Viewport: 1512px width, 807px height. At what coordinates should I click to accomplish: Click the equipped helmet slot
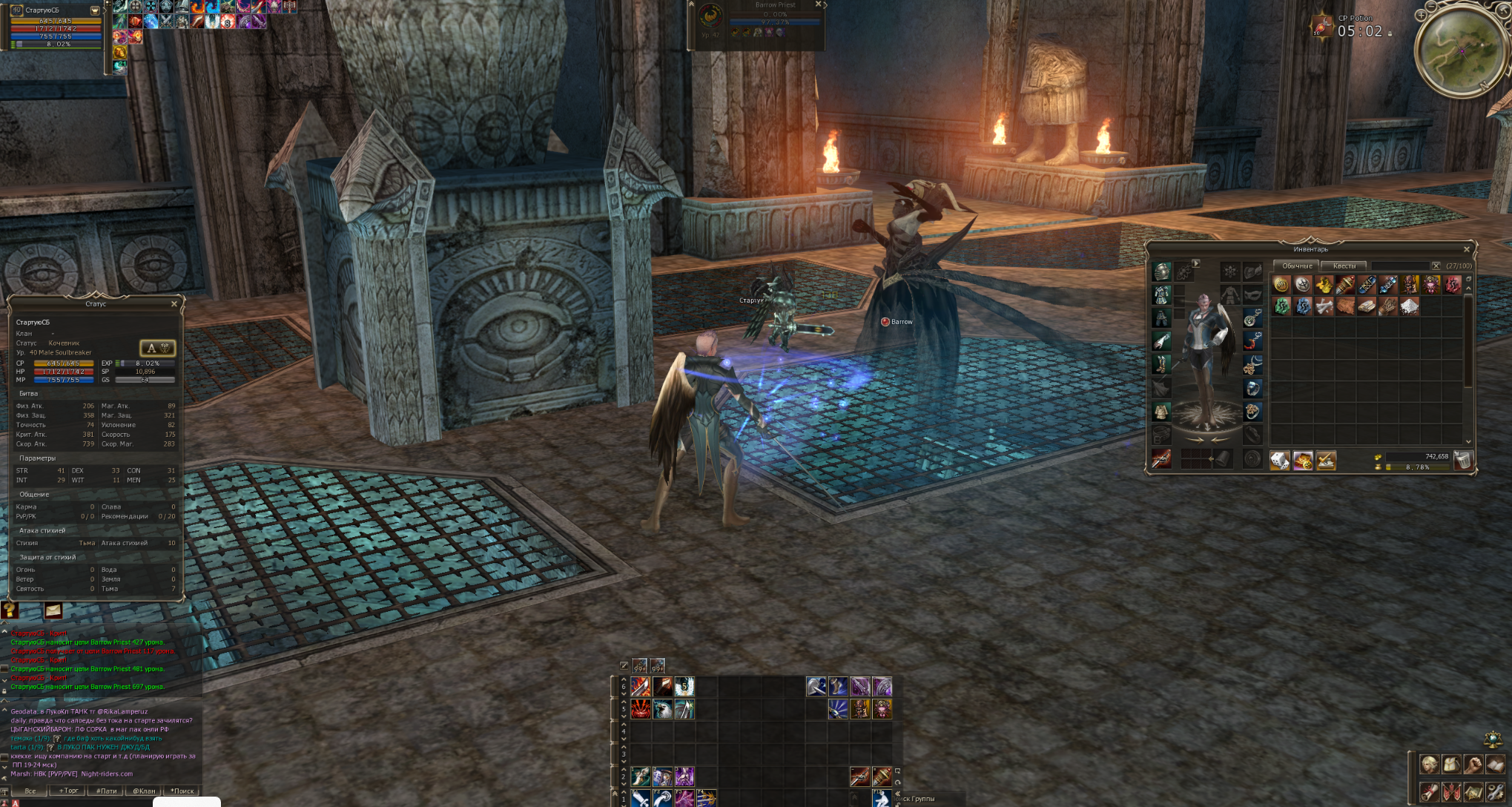coord(1161,272)
